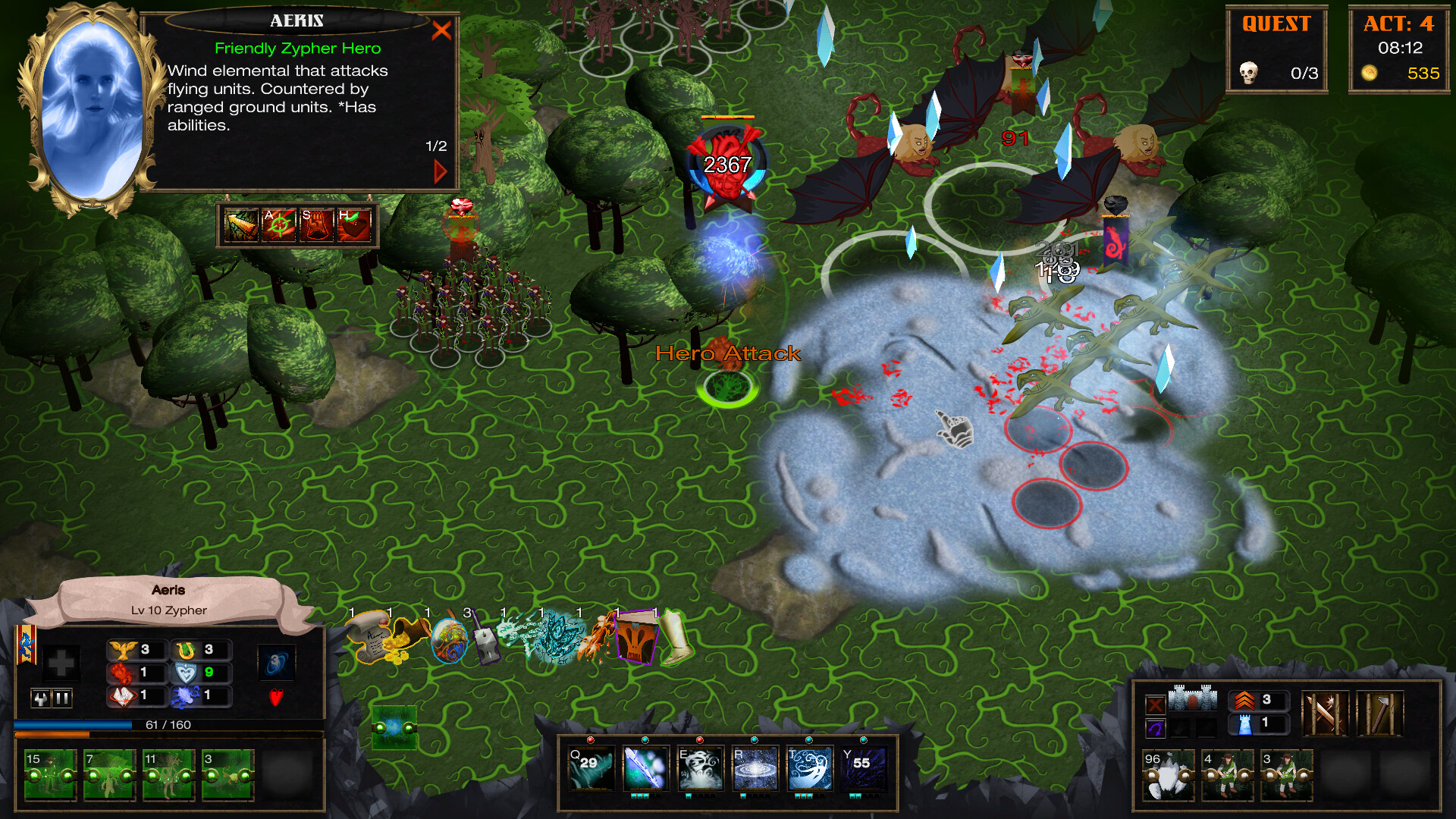Activate the E swirling wind ability
Viewport: 1456px width, 819px height.
[x=700, y=767]
